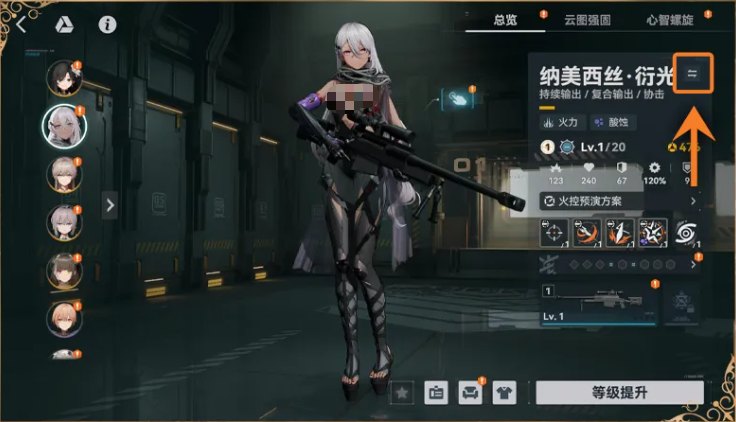The image size is (736, 422).
Task: Open the outfit shirt icon button
Action: pyautogui.click(x=505, y=393)
